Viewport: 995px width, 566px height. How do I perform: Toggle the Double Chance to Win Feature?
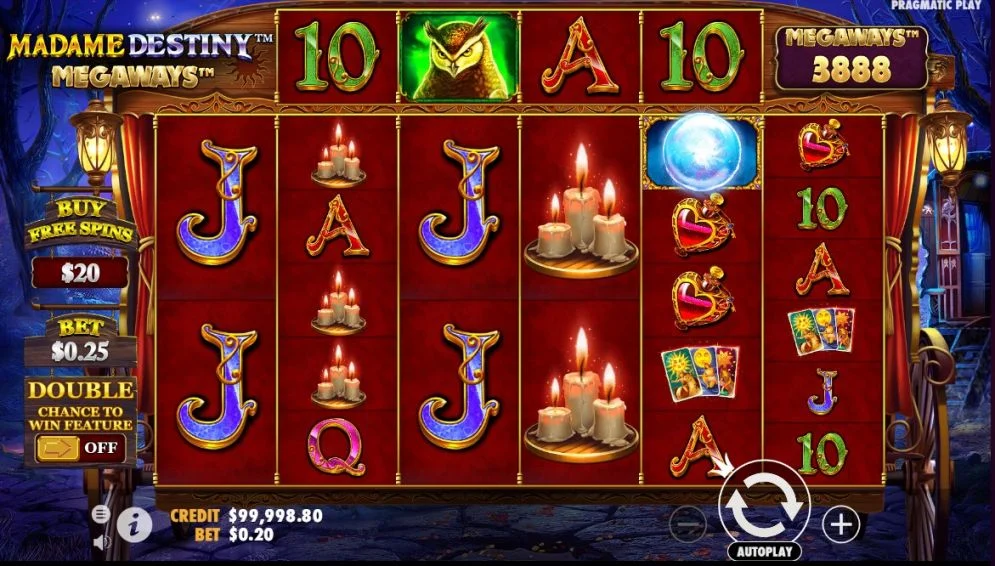pos(80,447)
